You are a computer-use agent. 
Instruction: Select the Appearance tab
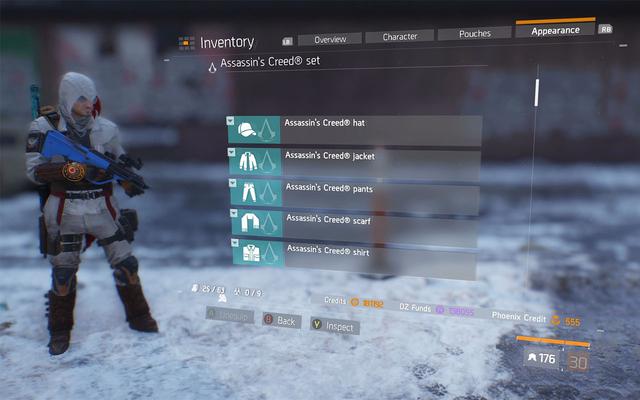pyautogui.click(x=555, y=31)
